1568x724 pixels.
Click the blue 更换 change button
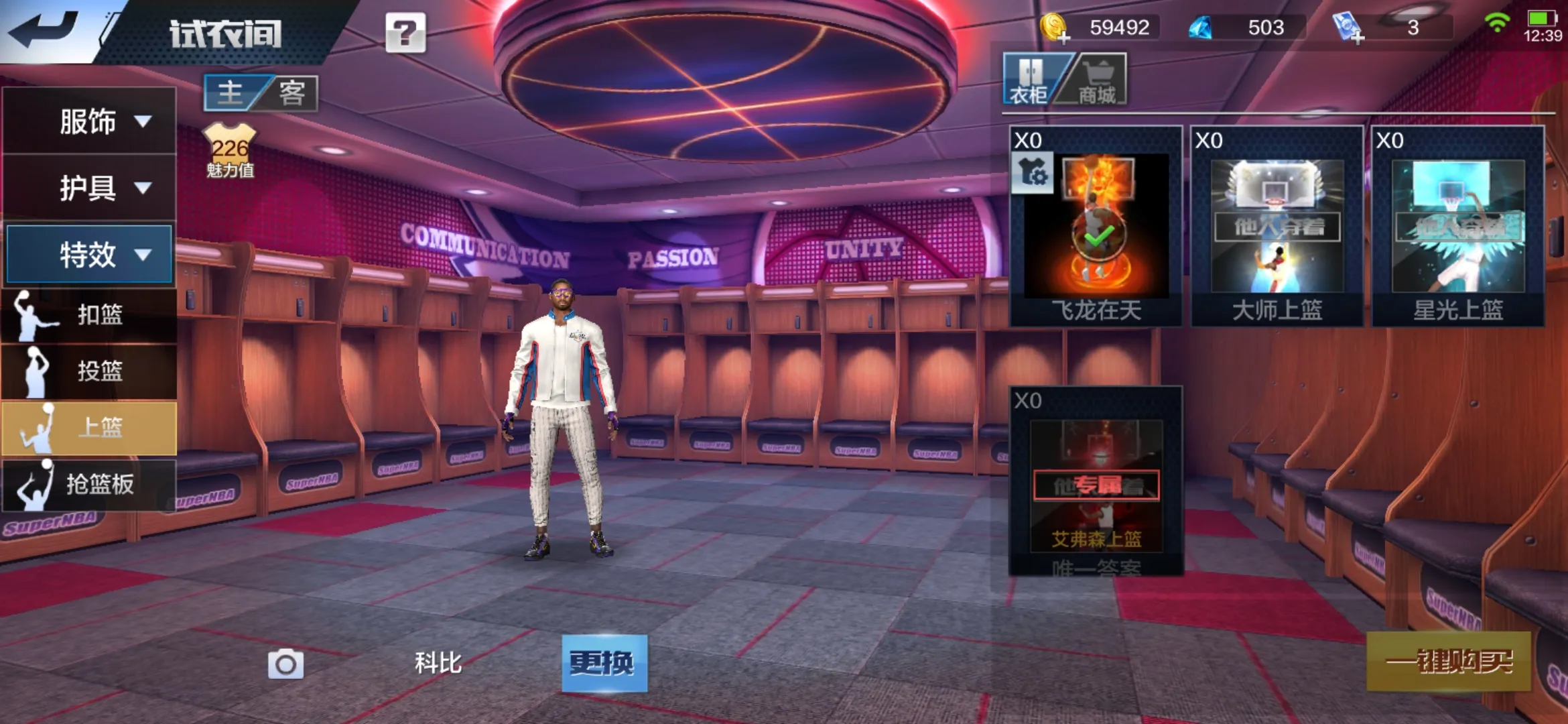pos(604,663)
